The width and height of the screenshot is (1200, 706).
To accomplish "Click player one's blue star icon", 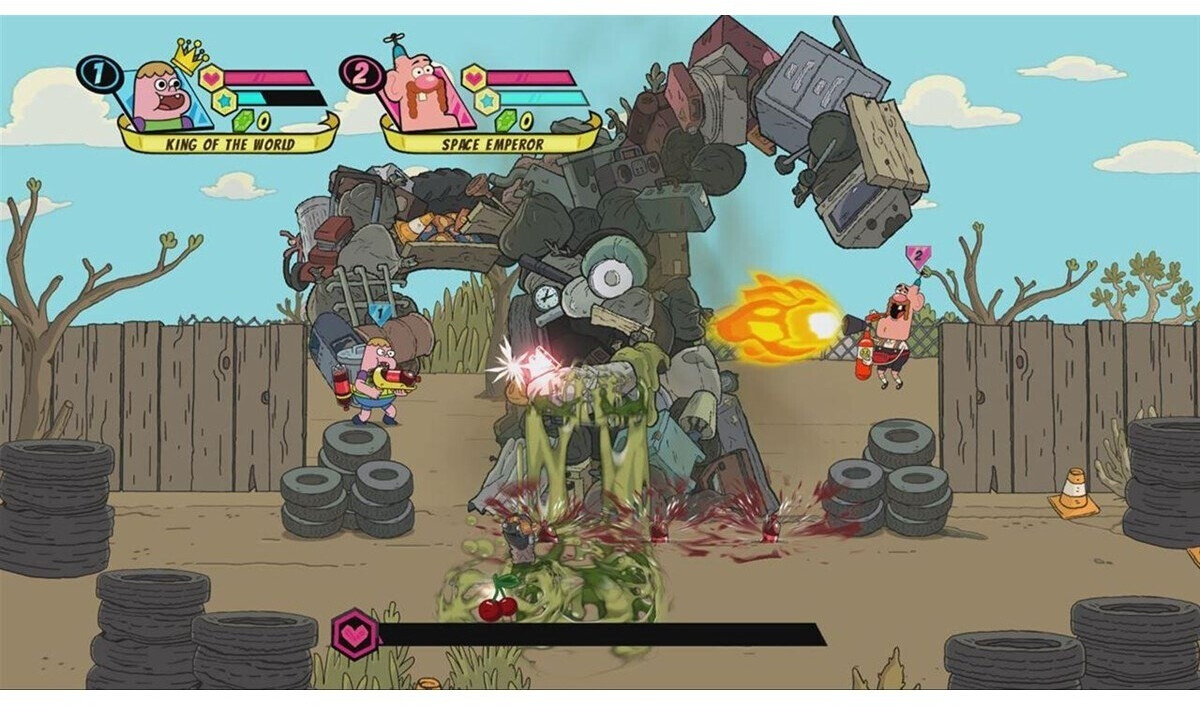I will [x=223, y=100].
